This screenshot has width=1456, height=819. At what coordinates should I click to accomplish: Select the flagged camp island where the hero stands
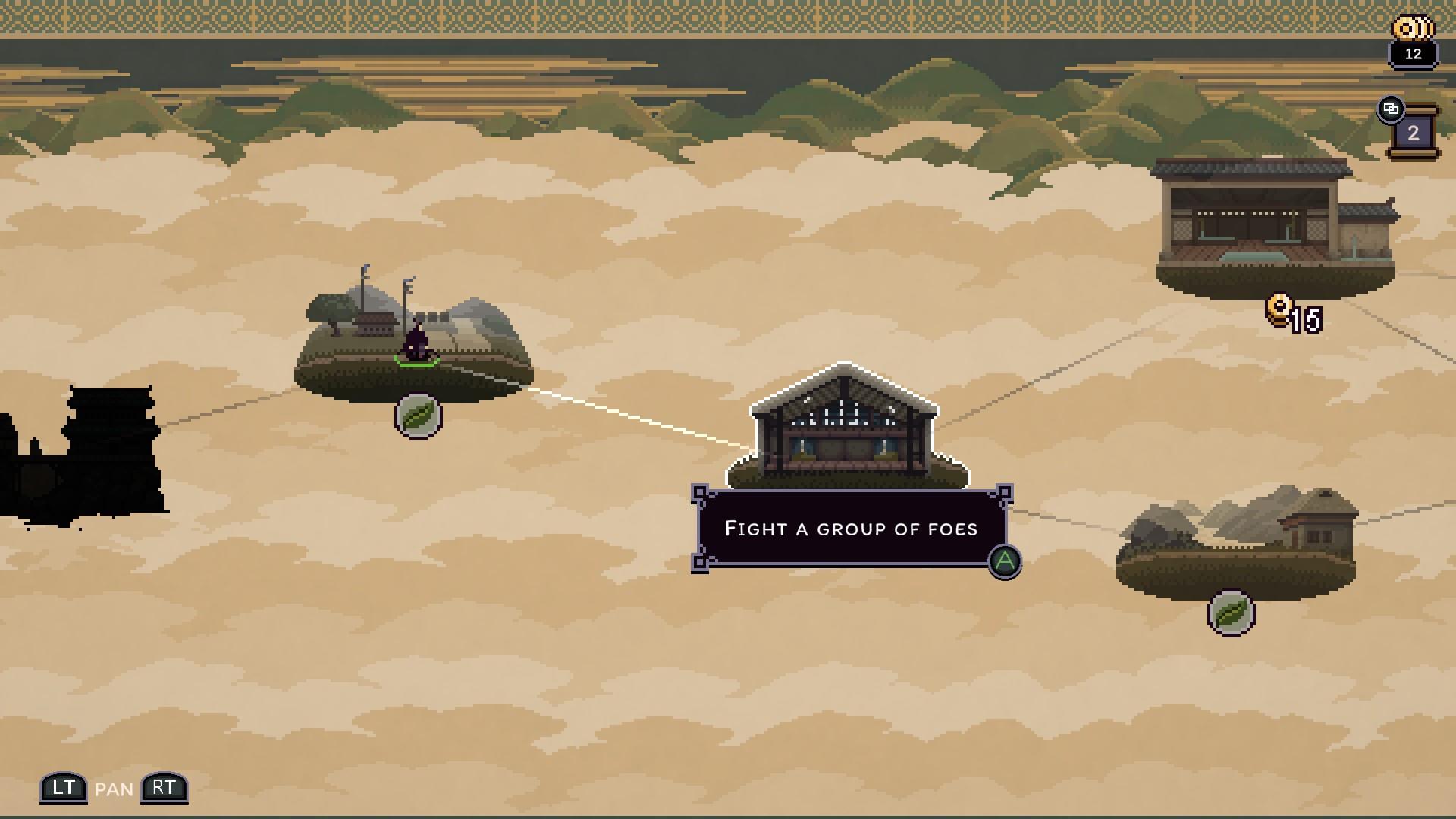coord(413,341)
